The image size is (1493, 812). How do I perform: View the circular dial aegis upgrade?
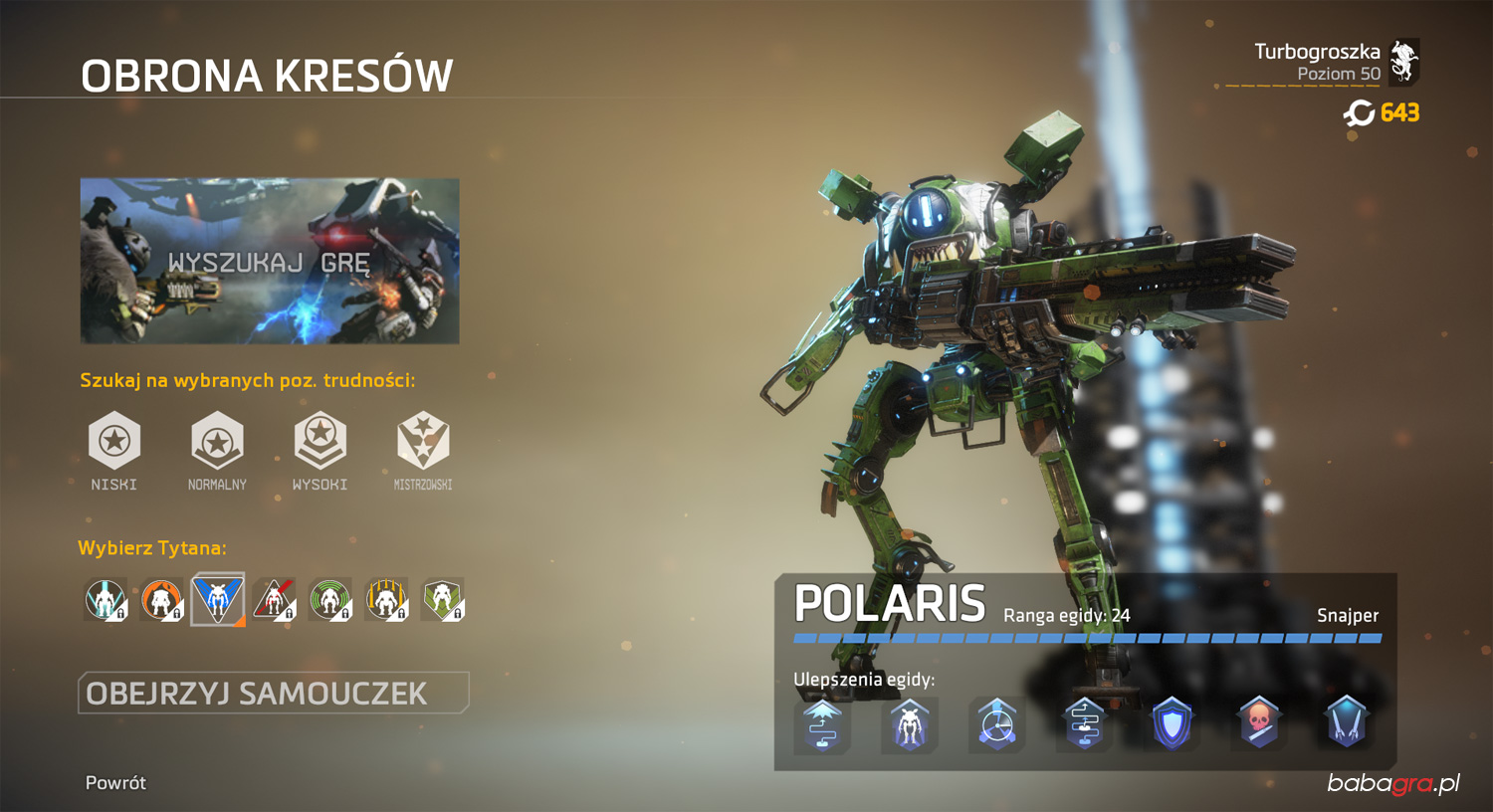(996, 723)
